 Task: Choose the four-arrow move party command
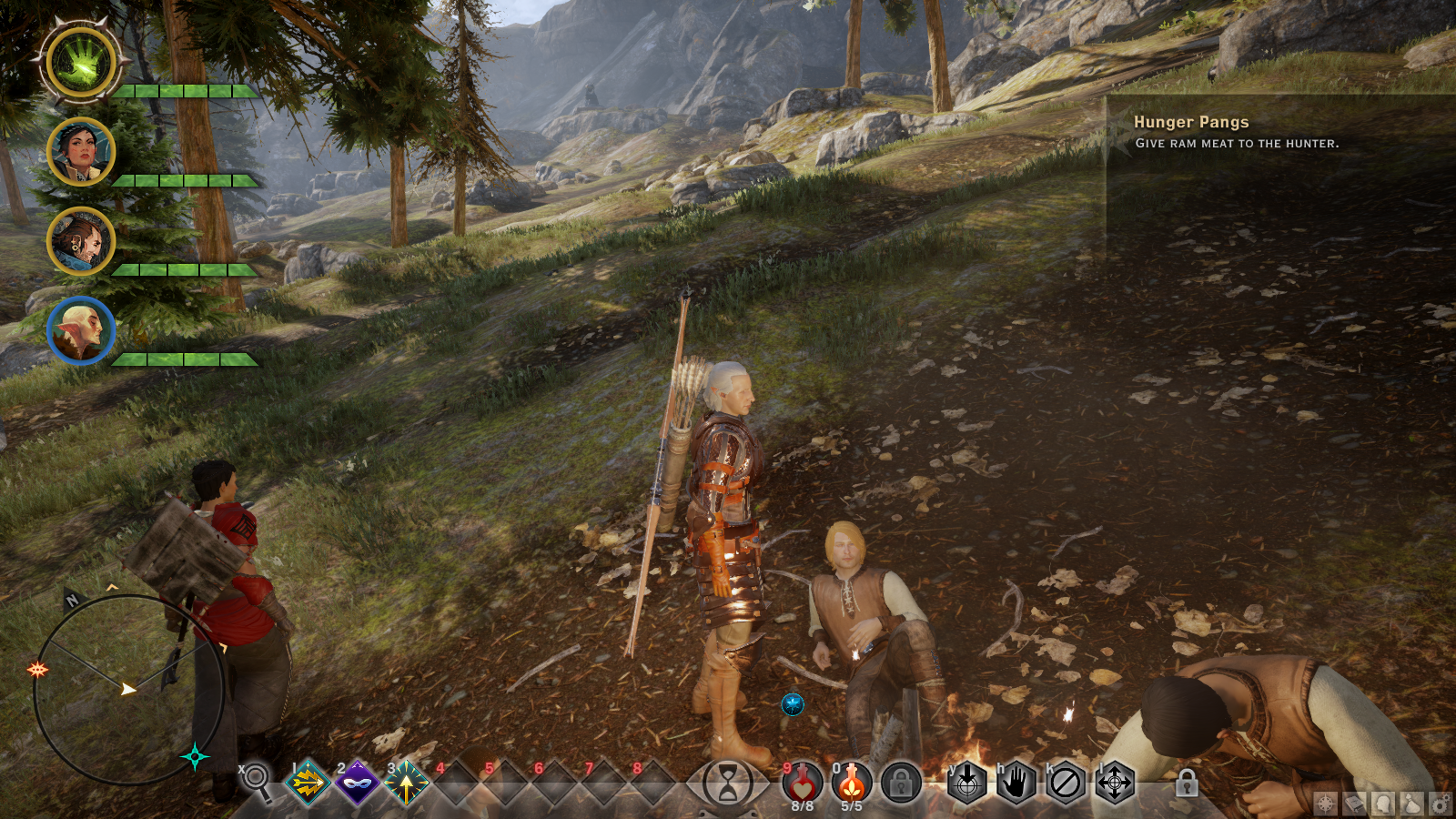1115,783
